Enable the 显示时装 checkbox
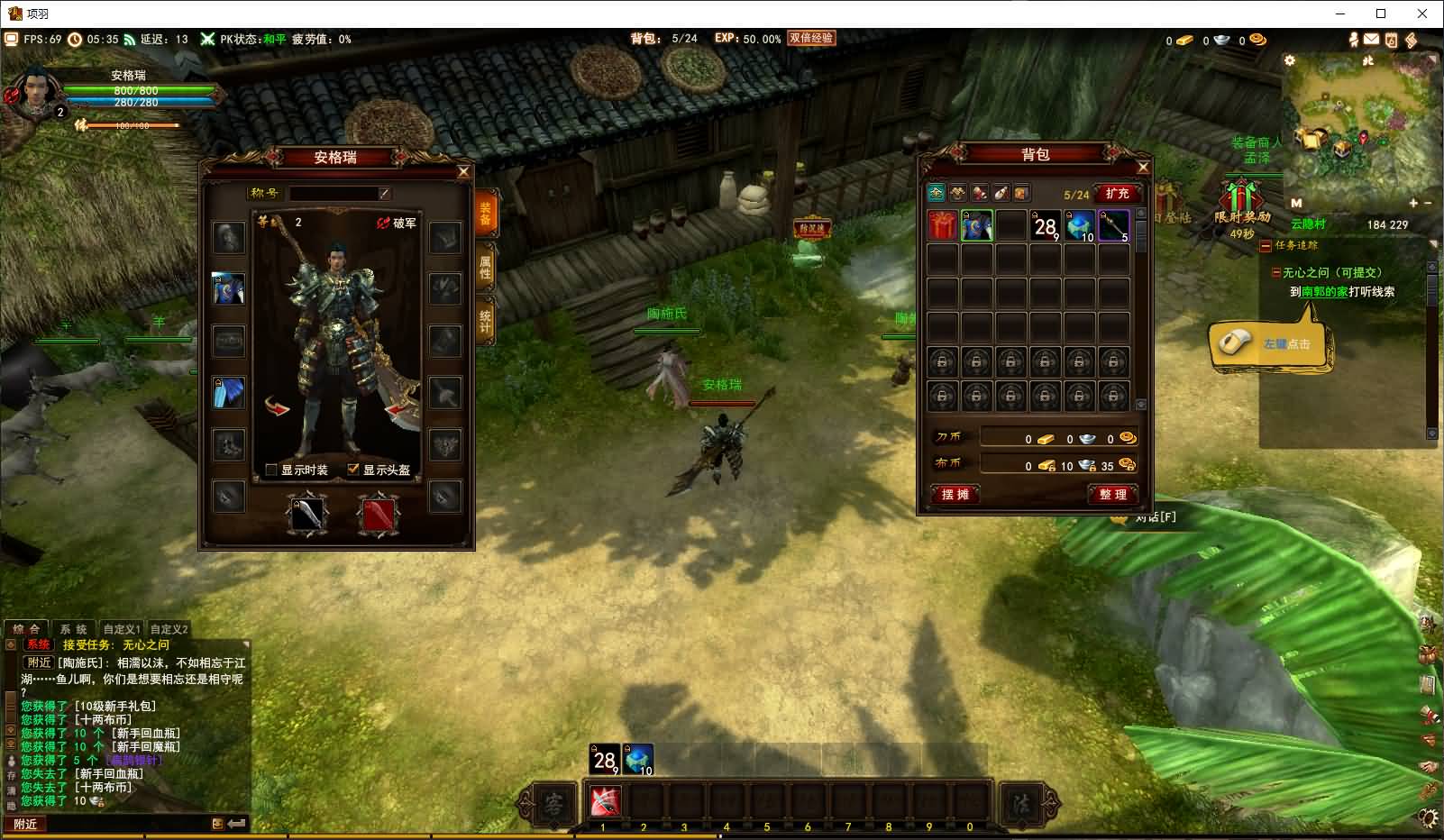 (x=271, y=470)
